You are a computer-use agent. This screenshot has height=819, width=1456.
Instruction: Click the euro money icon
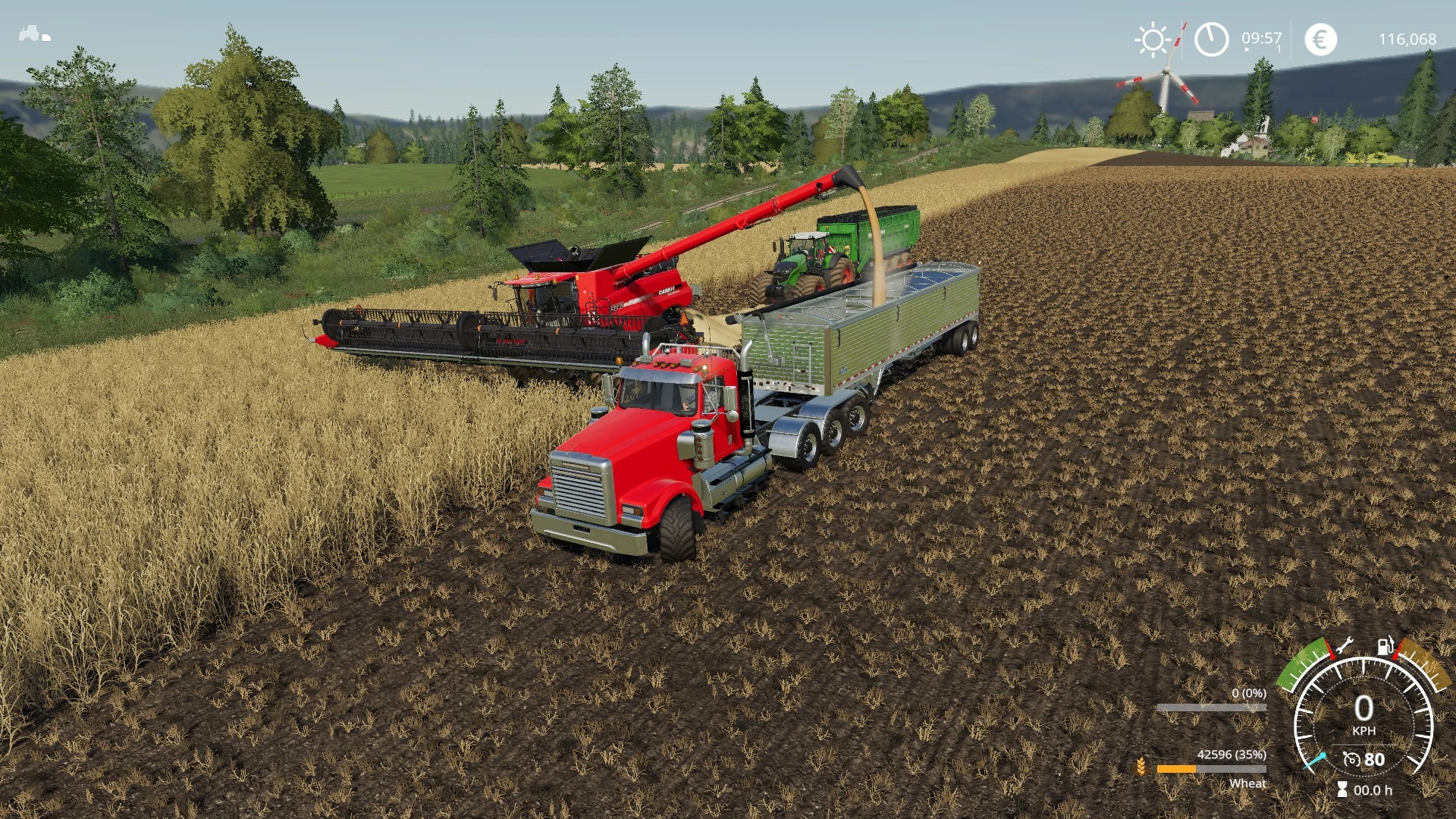1320,39
